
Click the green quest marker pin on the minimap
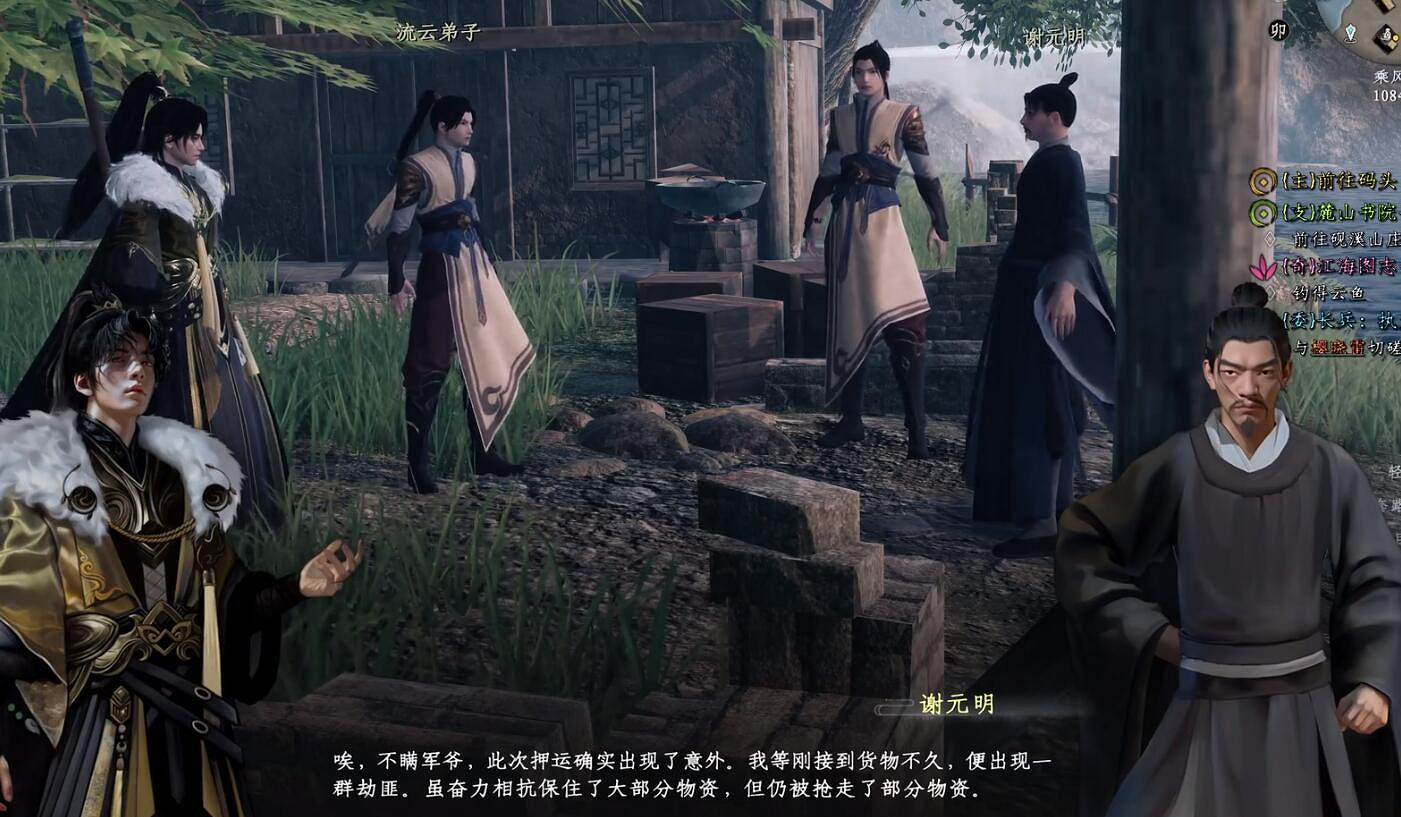click(1352, 32)
